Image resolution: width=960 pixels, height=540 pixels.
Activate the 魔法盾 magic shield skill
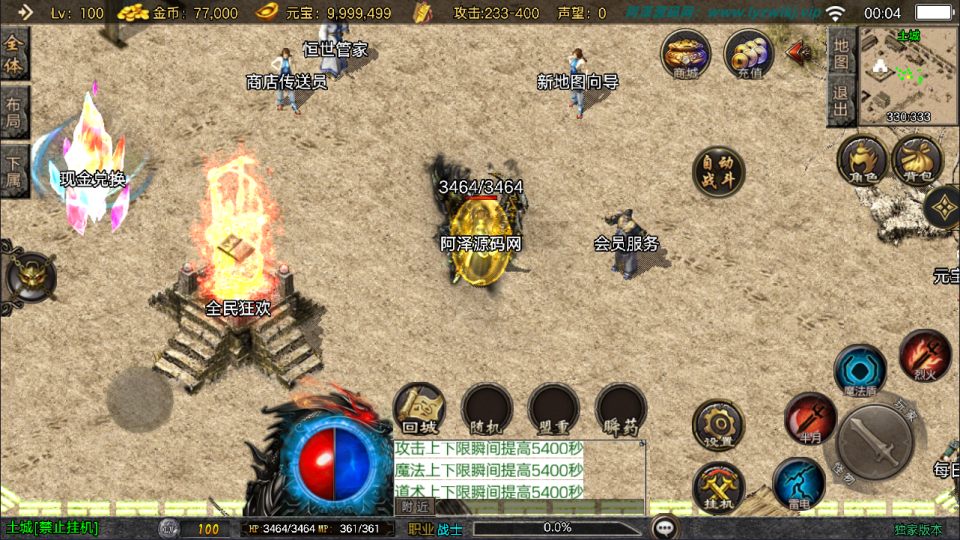[860, 370]
